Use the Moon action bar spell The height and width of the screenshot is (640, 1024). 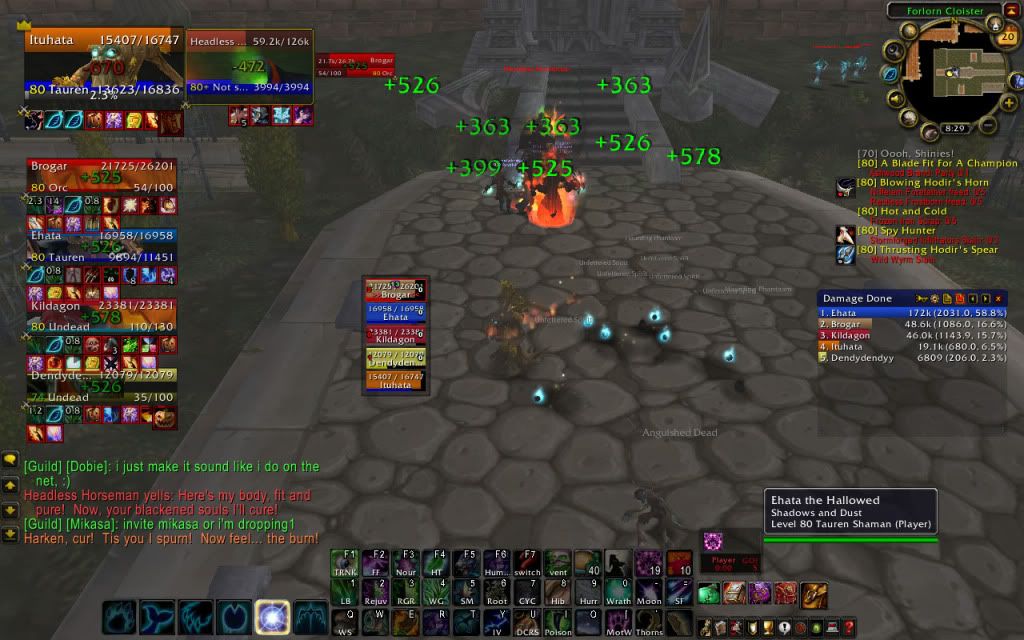click(648, 592)
